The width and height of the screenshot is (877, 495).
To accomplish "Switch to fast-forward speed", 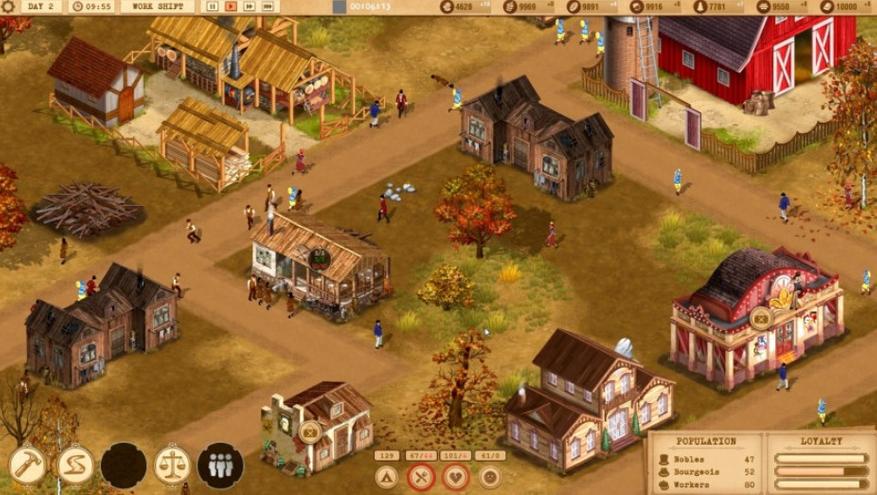I will click(250, 6).
